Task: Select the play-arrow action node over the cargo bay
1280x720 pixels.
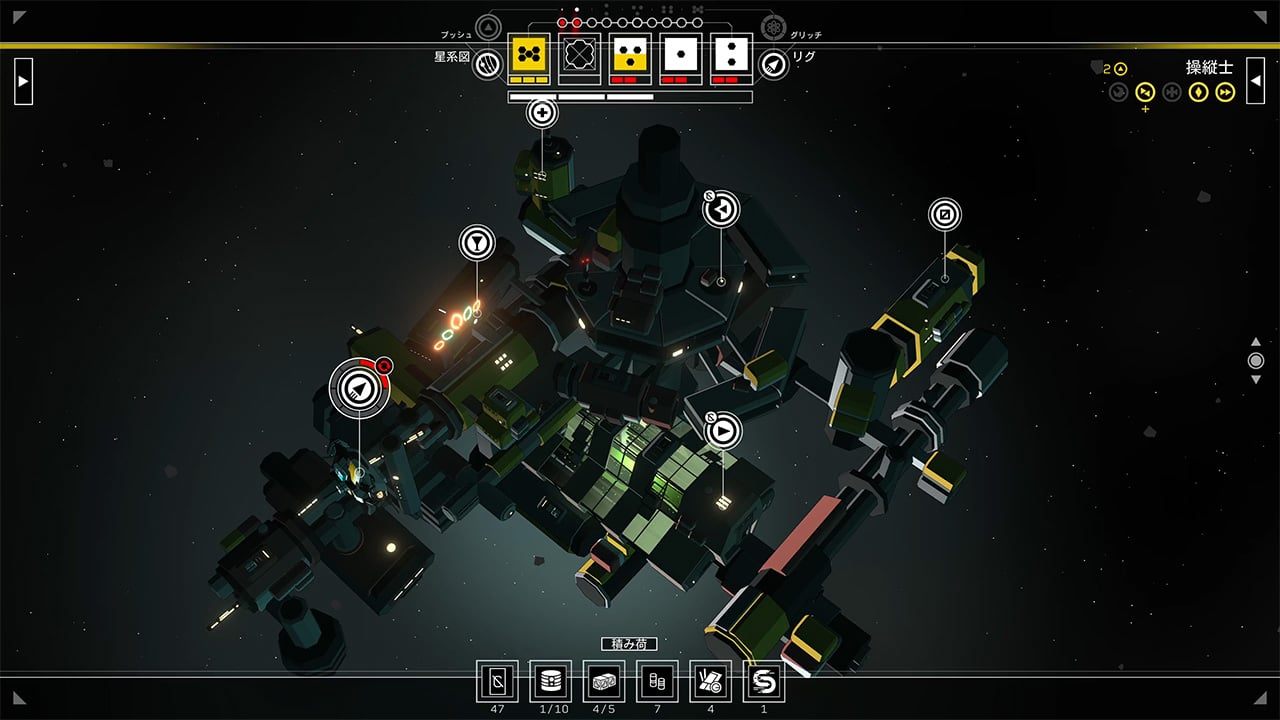Action: (x=723, y=433)
